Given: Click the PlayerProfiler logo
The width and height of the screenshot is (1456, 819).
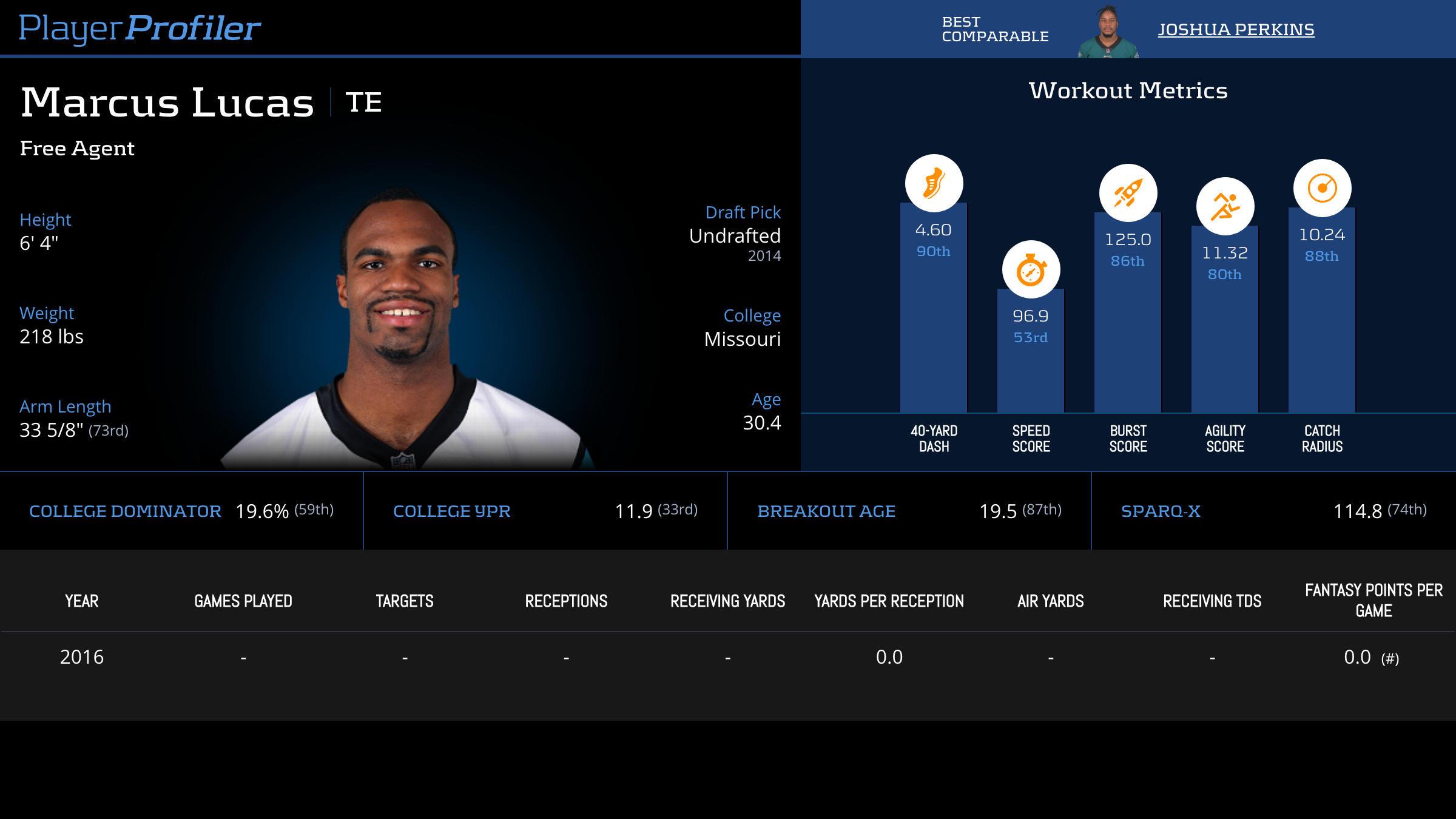Looking at the screenshot, I should click(140, 28).
